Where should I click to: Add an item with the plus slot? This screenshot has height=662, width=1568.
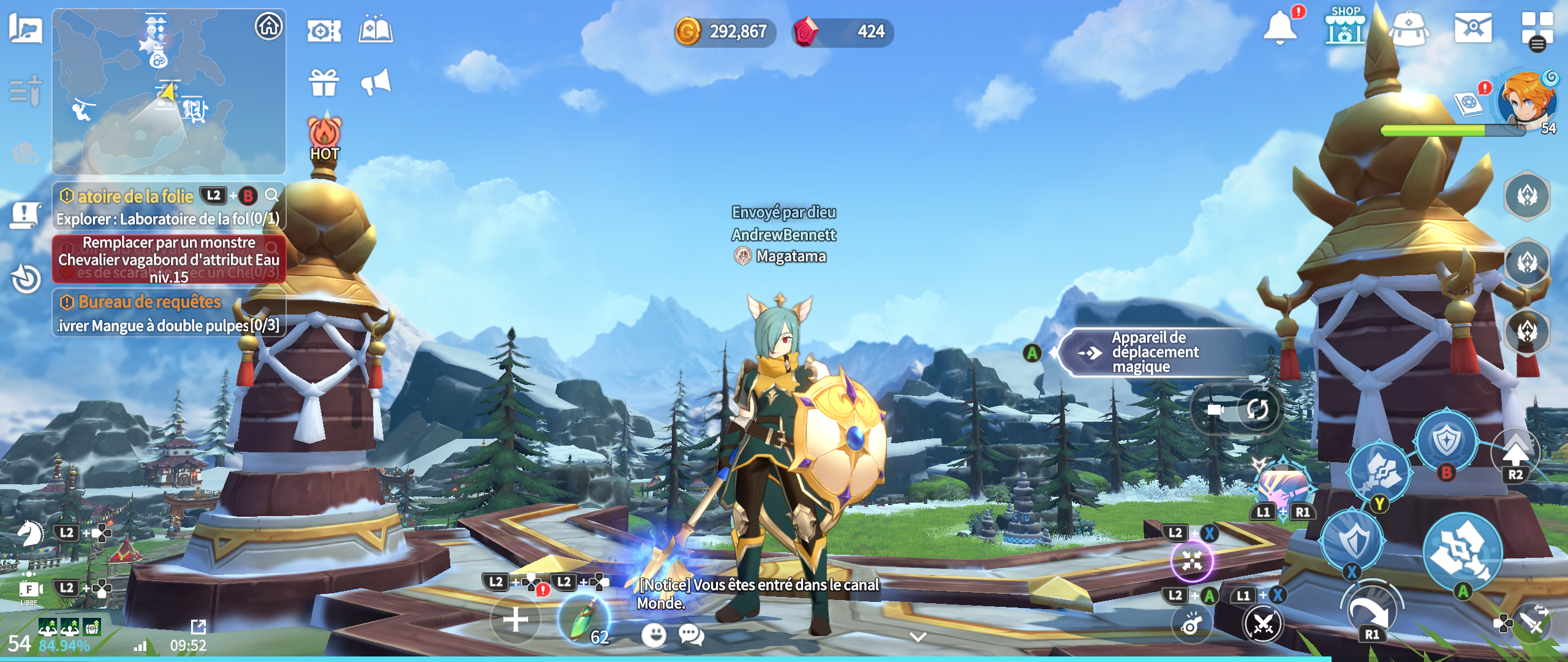[515, 619]
